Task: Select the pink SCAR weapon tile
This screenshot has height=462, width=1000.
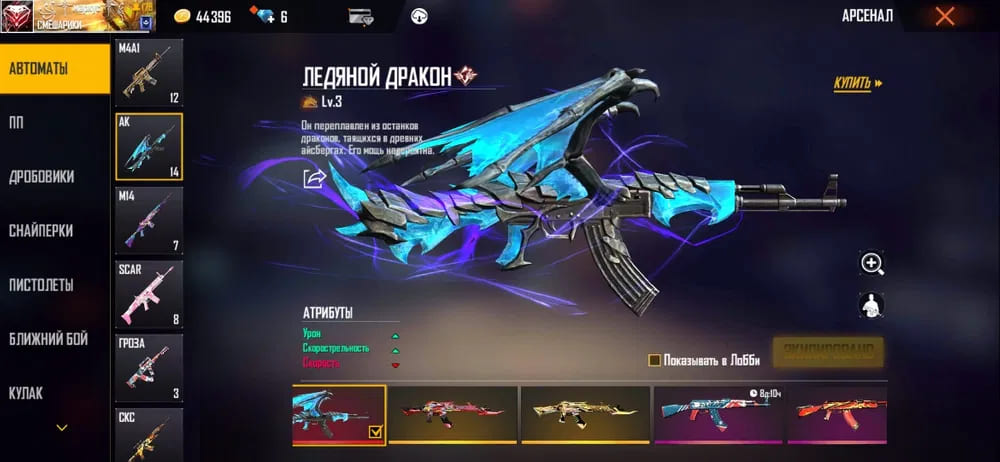Action: tap(149, 294)
